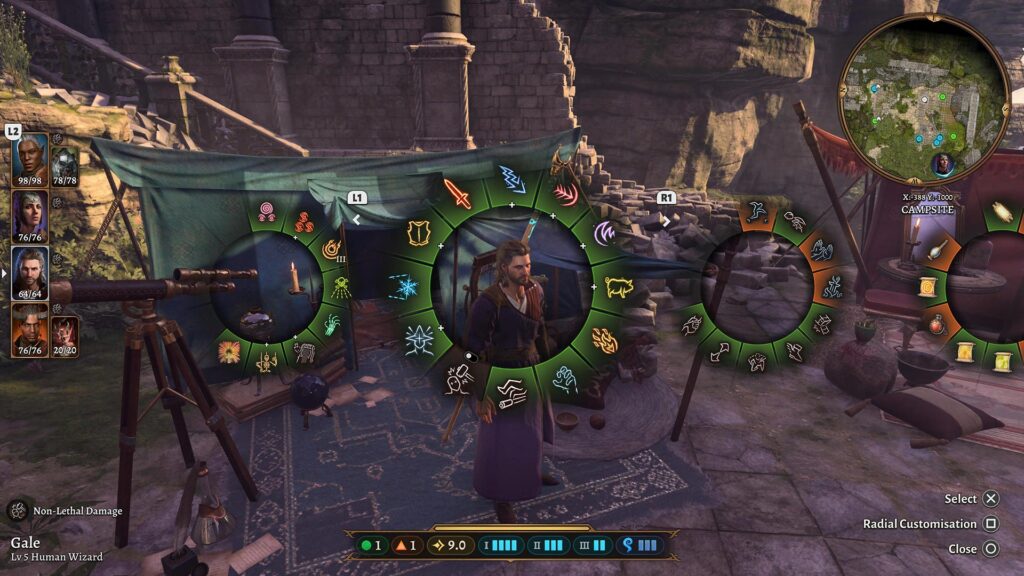Pick the pink swirl spell icon

click(x=267, y=212)
